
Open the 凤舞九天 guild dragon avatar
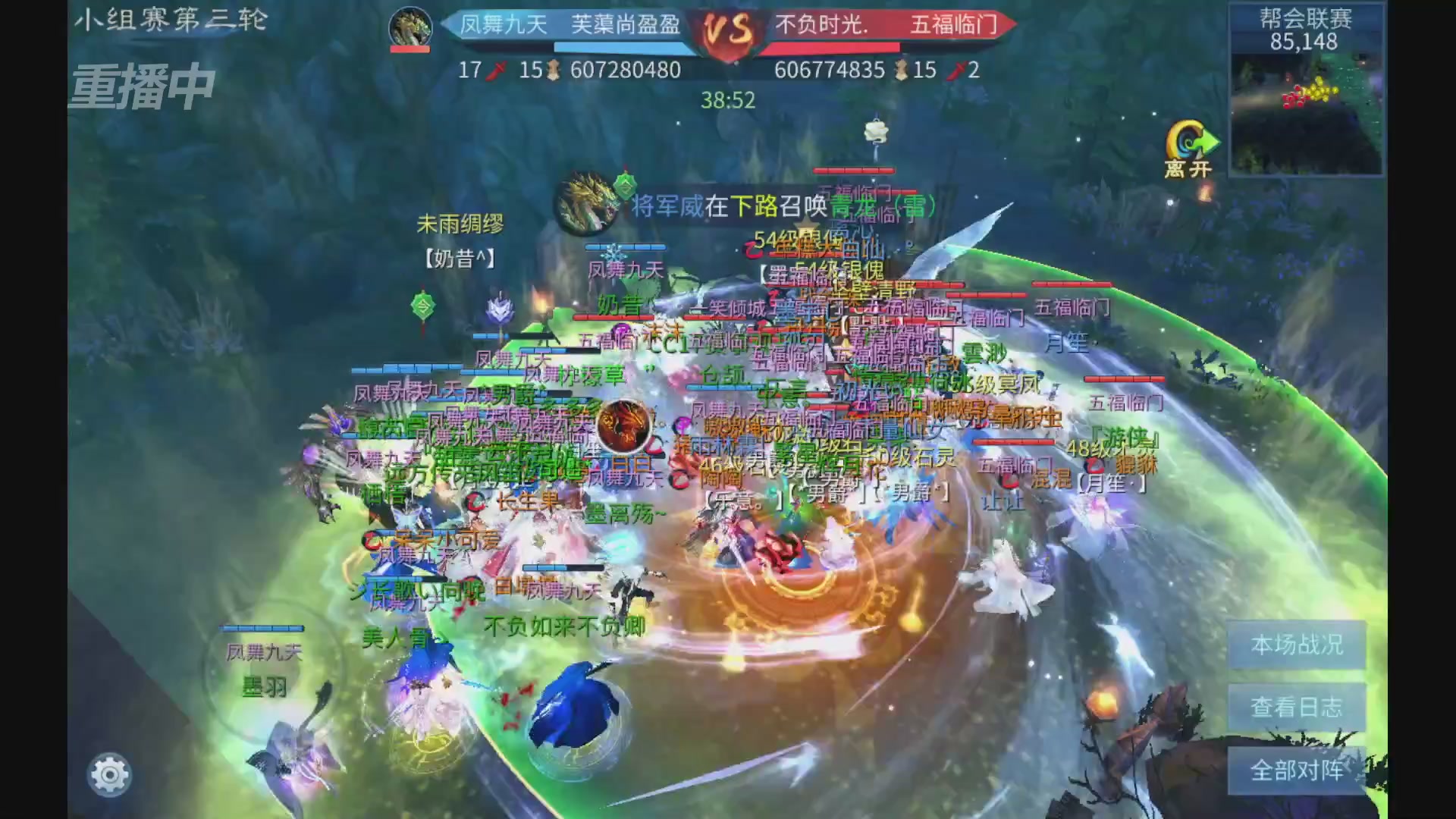click(409, 26)
